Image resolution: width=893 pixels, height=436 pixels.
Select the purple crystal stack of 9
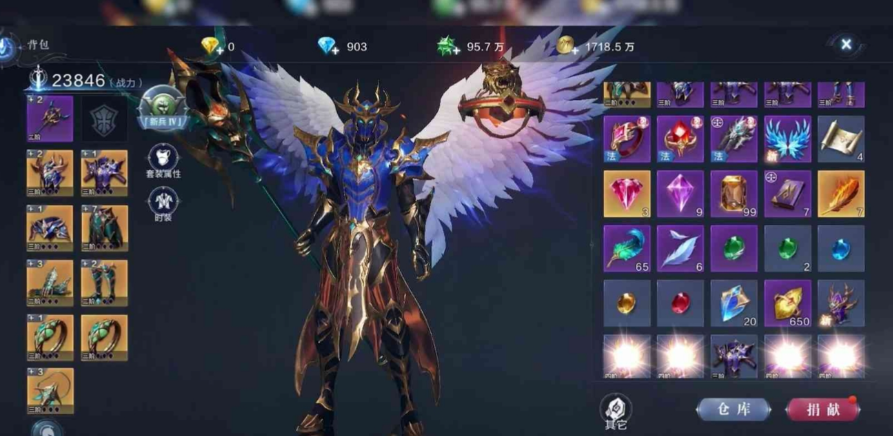680,193
